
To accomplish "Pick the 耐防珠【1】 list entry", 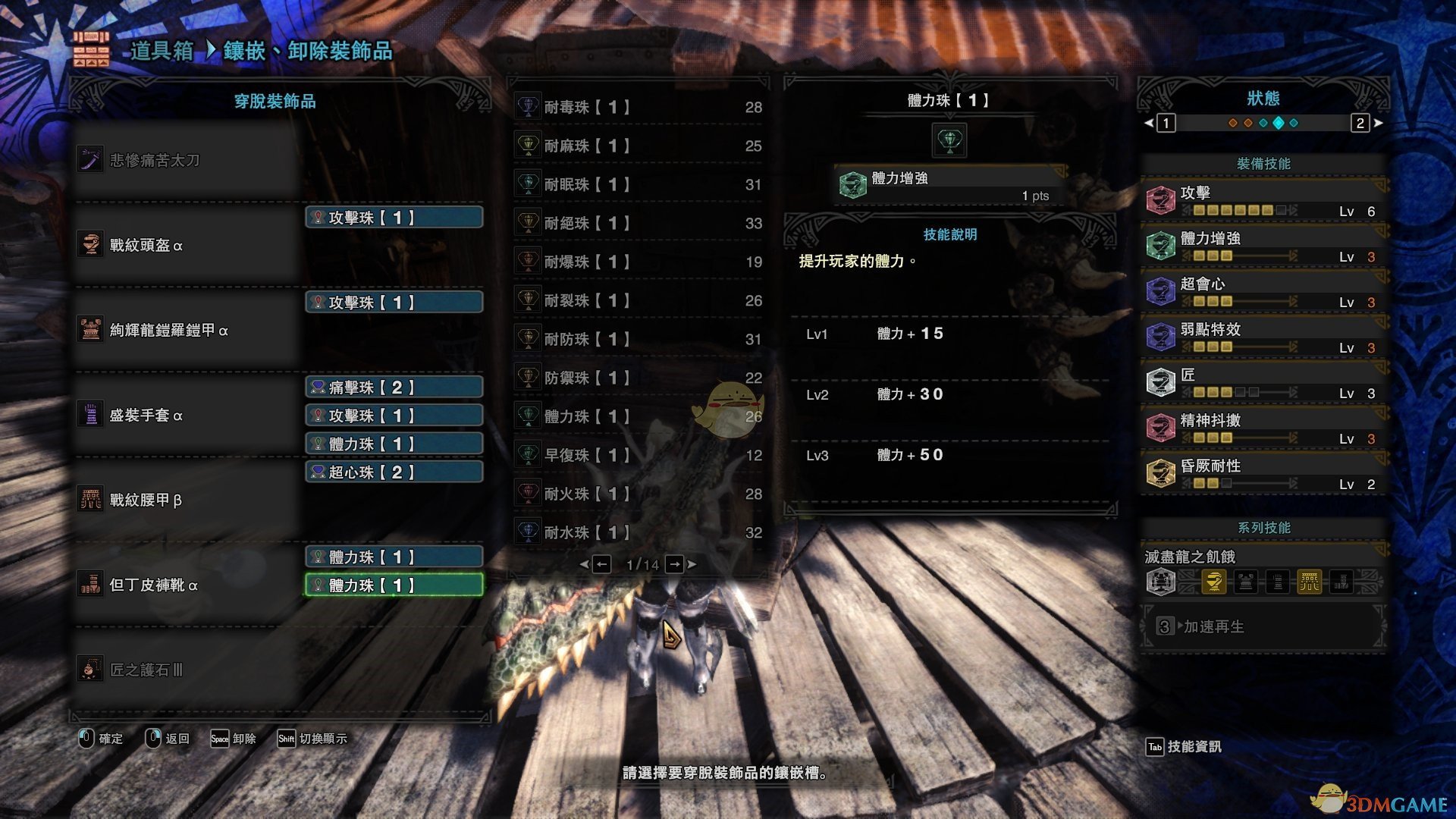I will (639, 339).
